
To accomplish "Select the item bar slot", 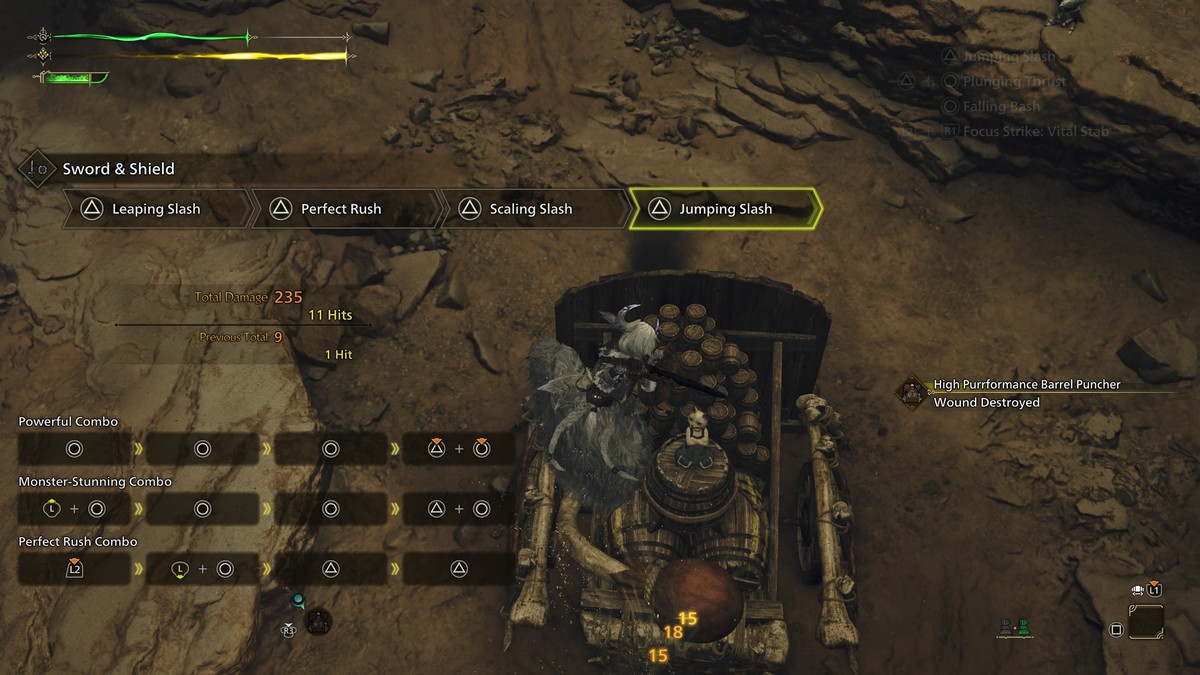I will [1146, 622].
